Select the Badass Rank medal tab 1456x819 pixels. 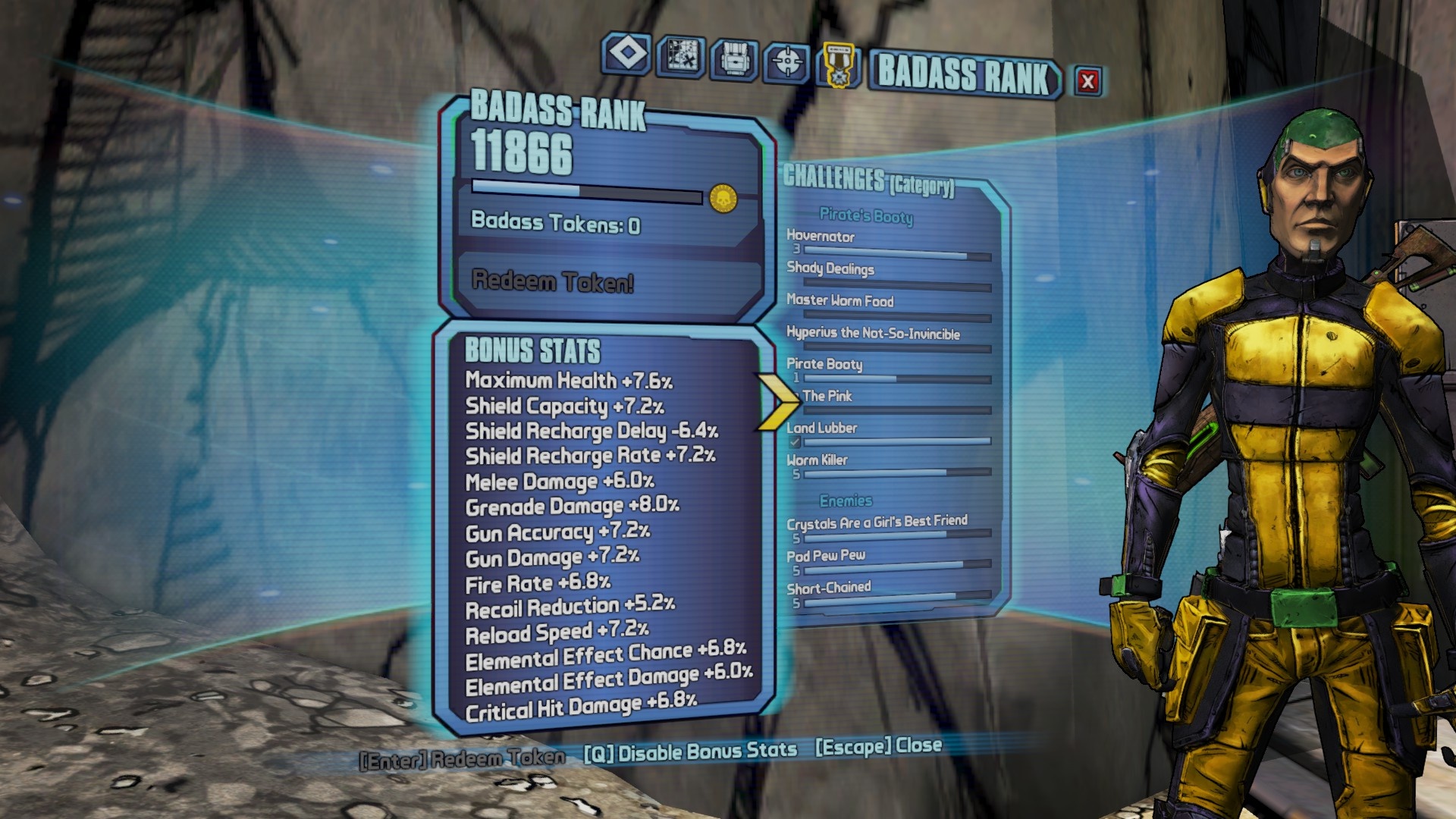point(838,64)
